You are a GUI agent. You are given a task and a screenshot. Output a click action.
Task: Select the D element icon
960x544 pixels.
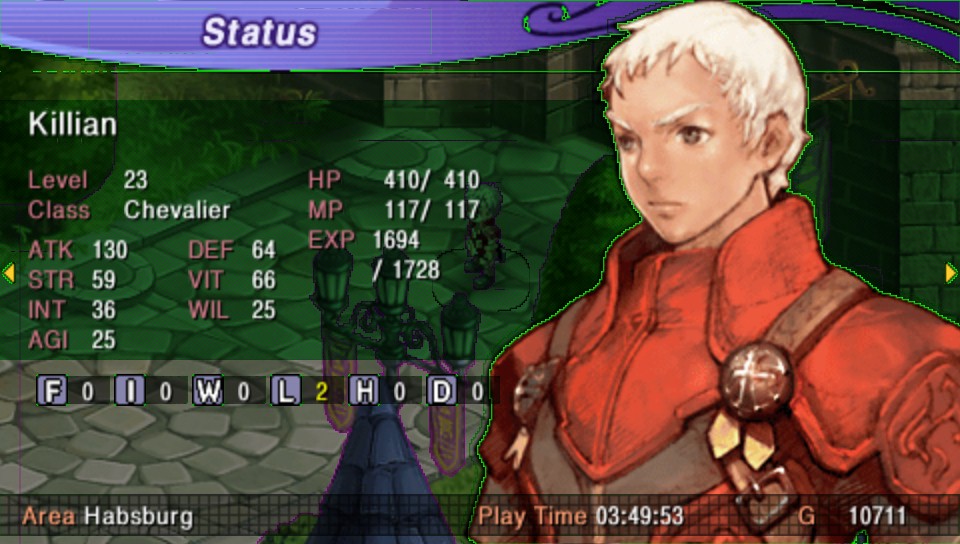pyautogui.click(x=441, y=391)
